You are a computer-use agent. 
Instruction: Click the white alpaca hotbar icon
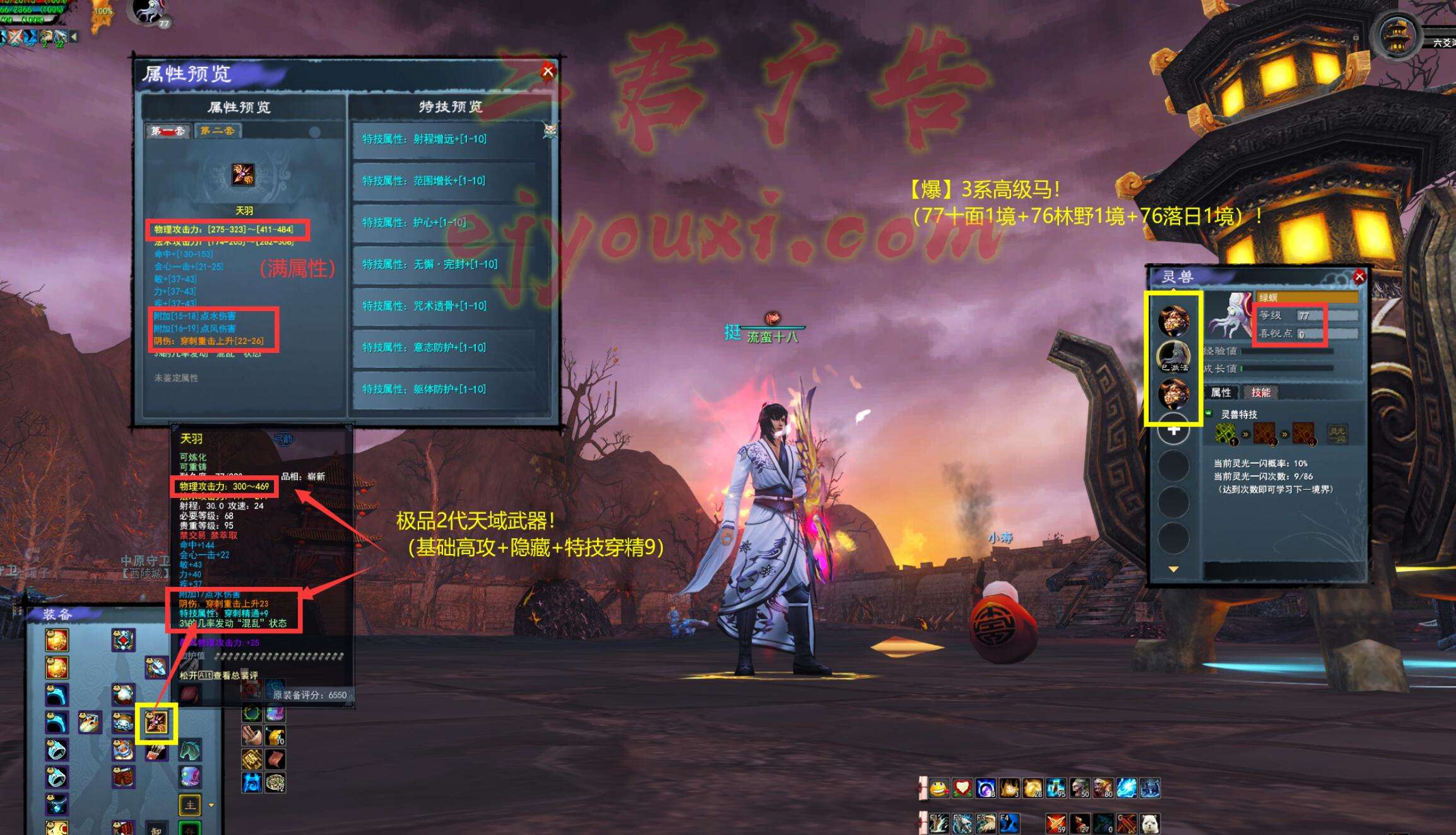coord(1149,823)
